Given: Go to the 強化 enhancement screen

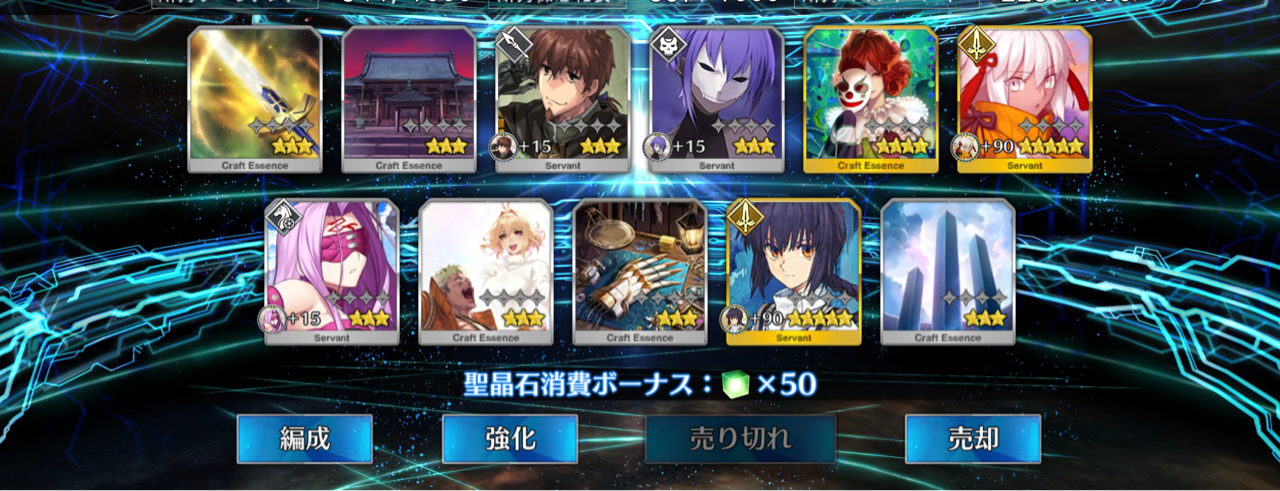Looking at the screenshot, I should click(x=509, y=439).
